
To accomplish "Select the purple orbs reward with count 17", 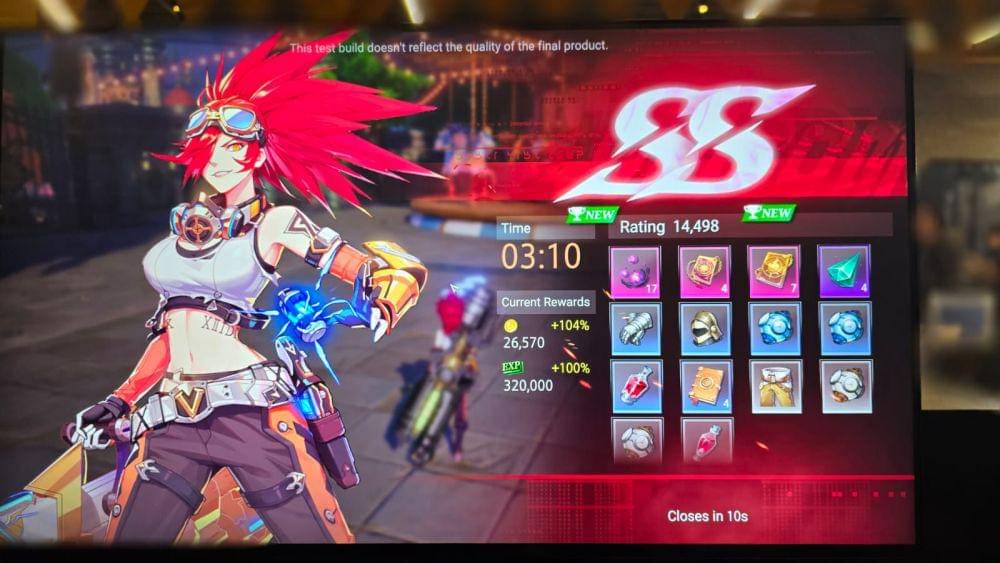I will click(x=635, y=272).
